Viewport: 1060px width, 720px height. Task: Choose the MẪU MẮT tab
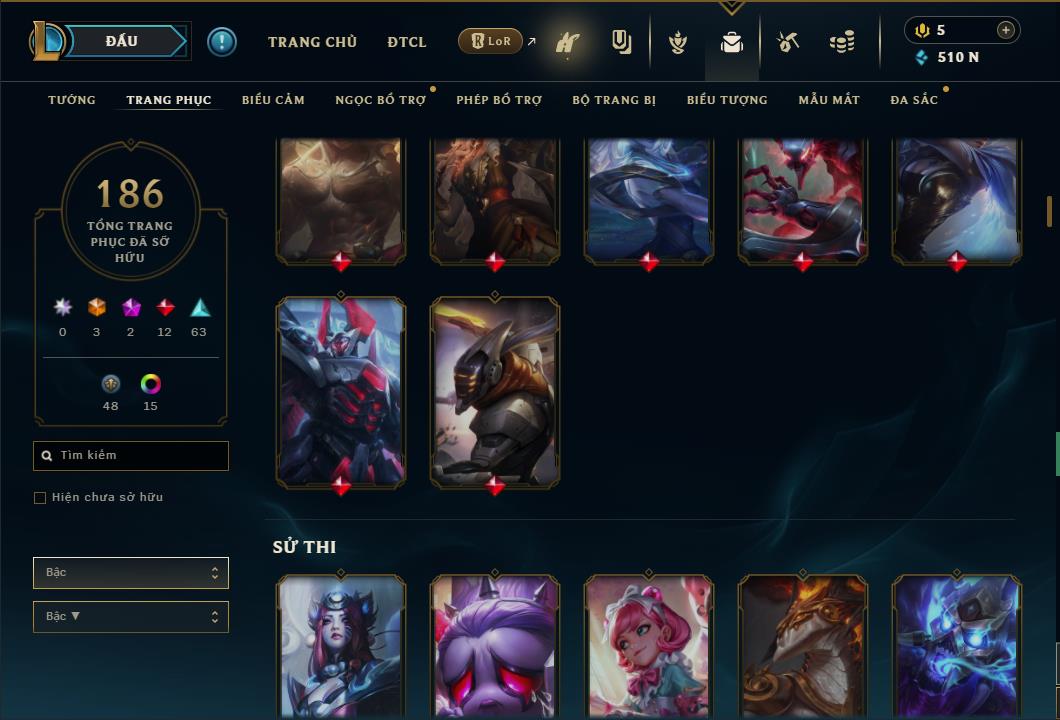[x=829, y=100]
